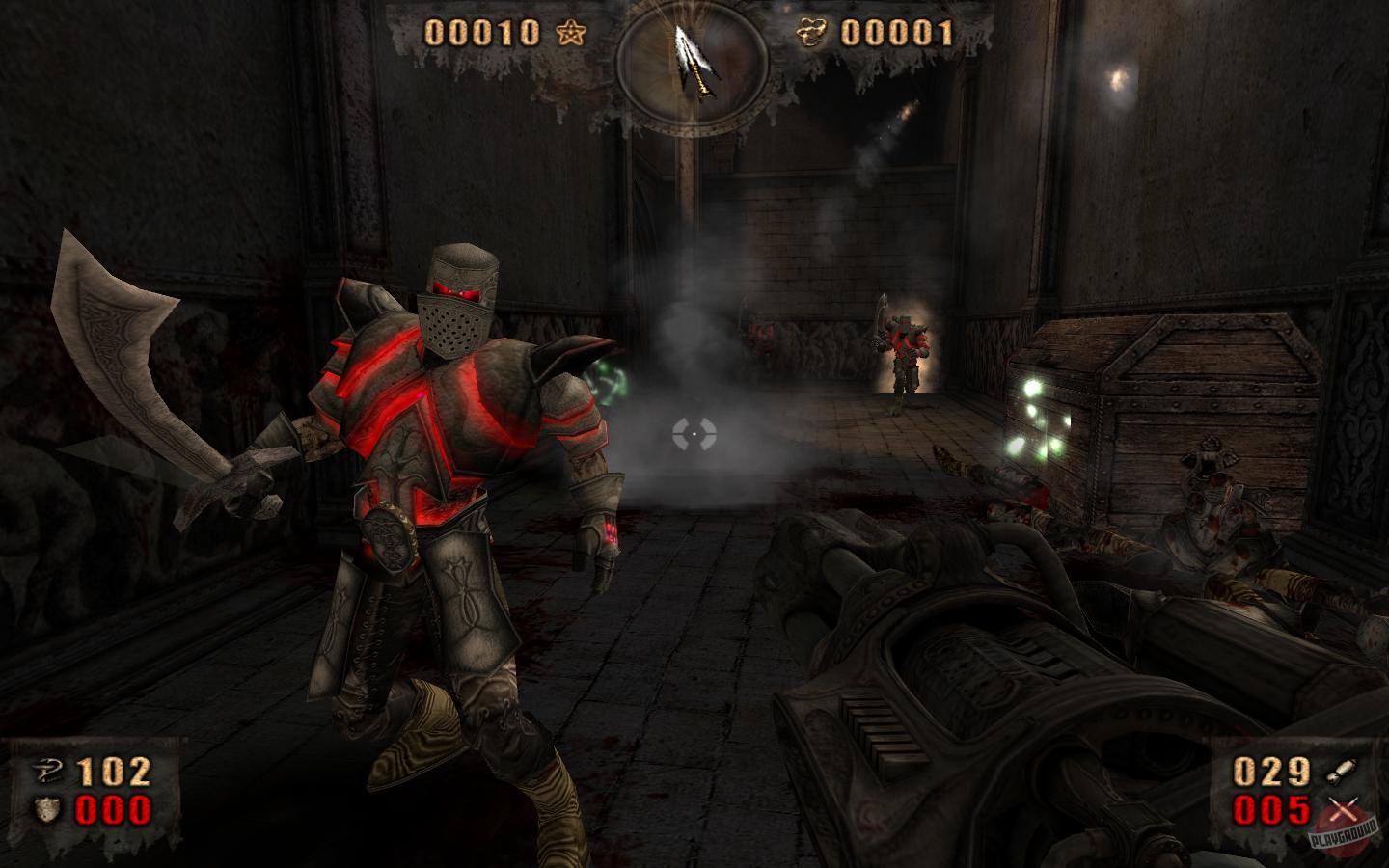The width and height of the screenshot is (1389, 868).
Task: Click the star icon next to score 00010
Action: [569, 33]
